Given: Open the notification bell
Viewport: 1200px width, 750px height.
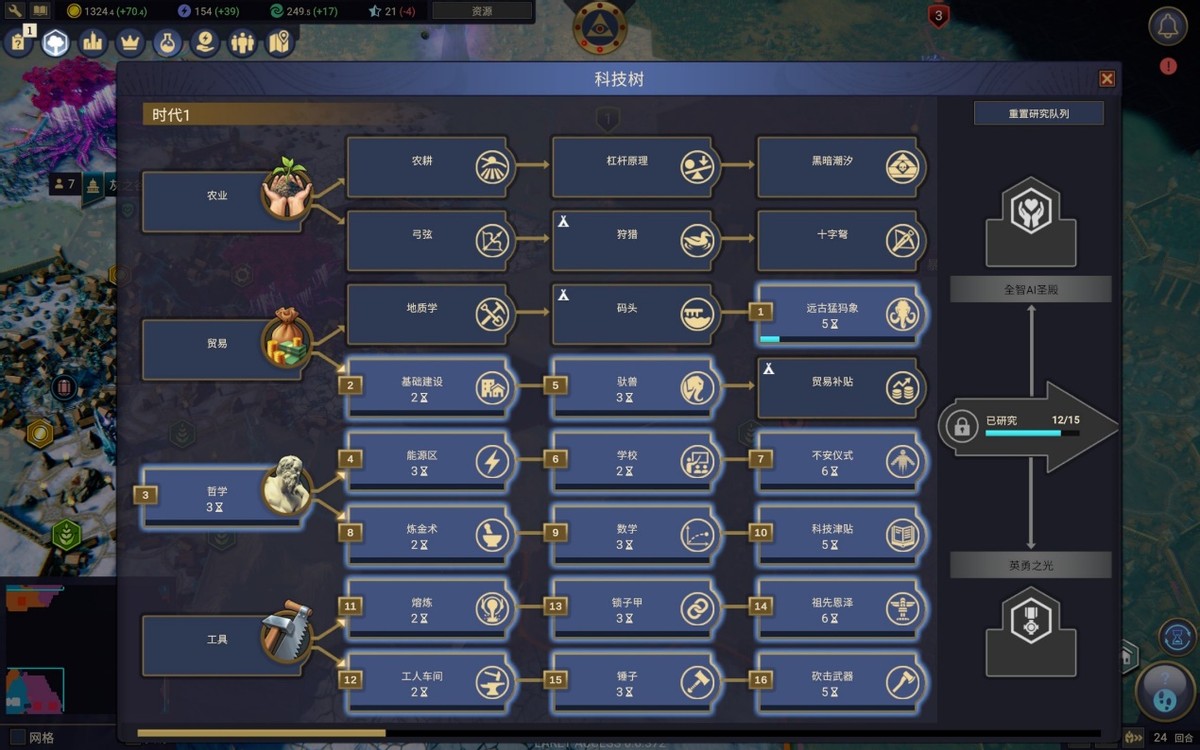Looking at the screenshot, I should coord(1167,27).
